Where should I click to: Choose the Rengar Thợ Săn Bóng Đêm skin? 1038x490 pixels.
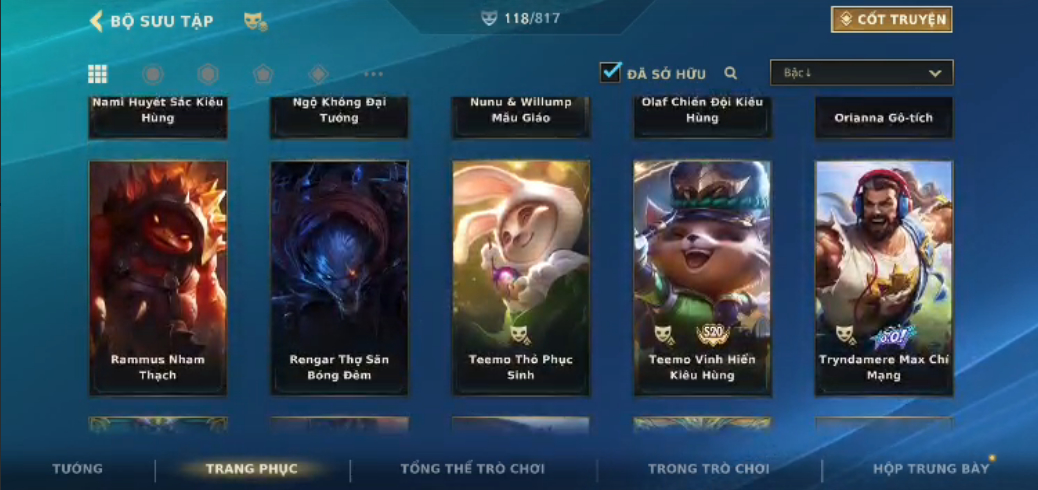coord(339,277)
